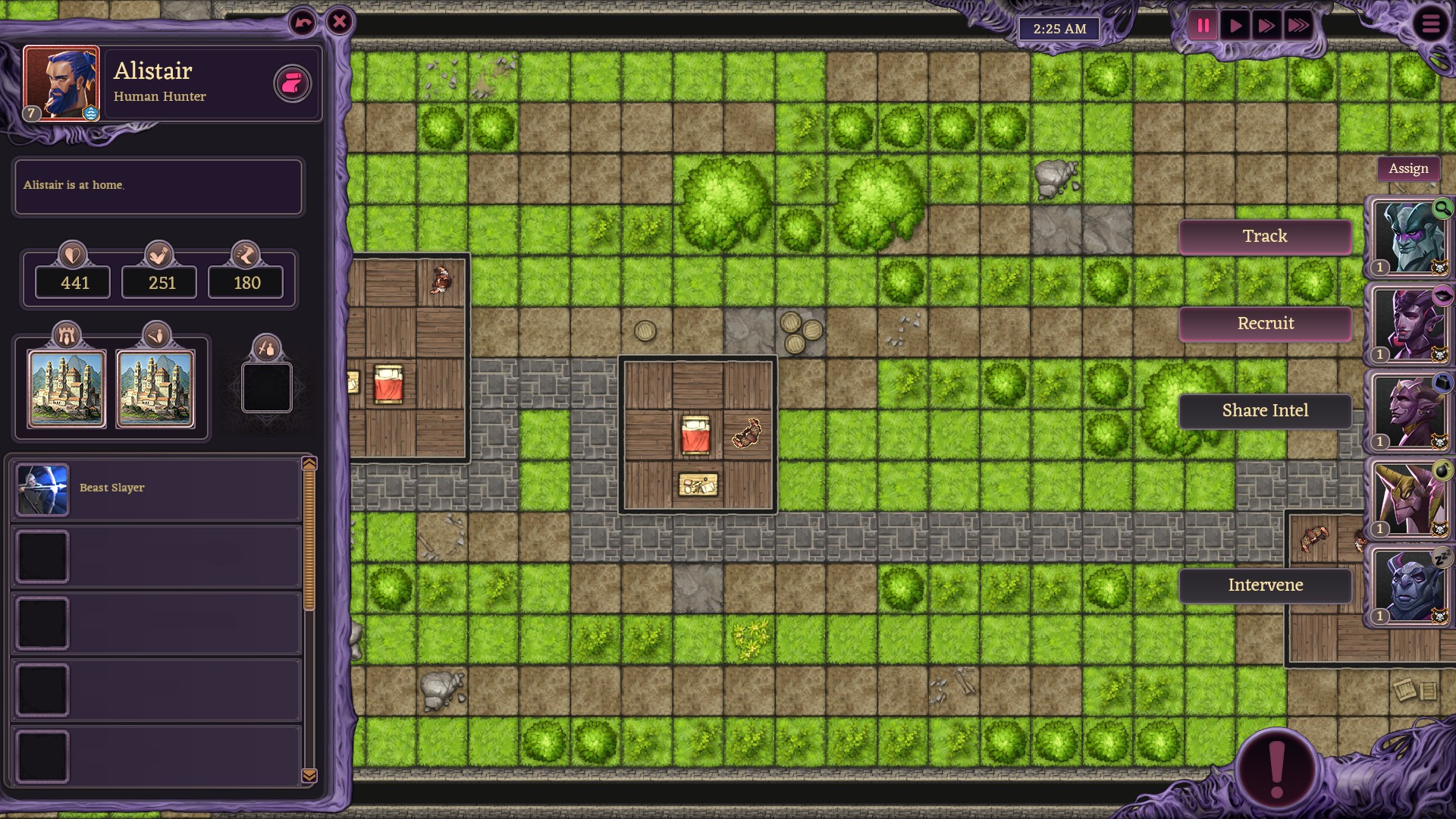Image resolution: width=1456 pixels, height=819 pixels.
Task: Choose the Track action
Action: (x=1265, y=237)
